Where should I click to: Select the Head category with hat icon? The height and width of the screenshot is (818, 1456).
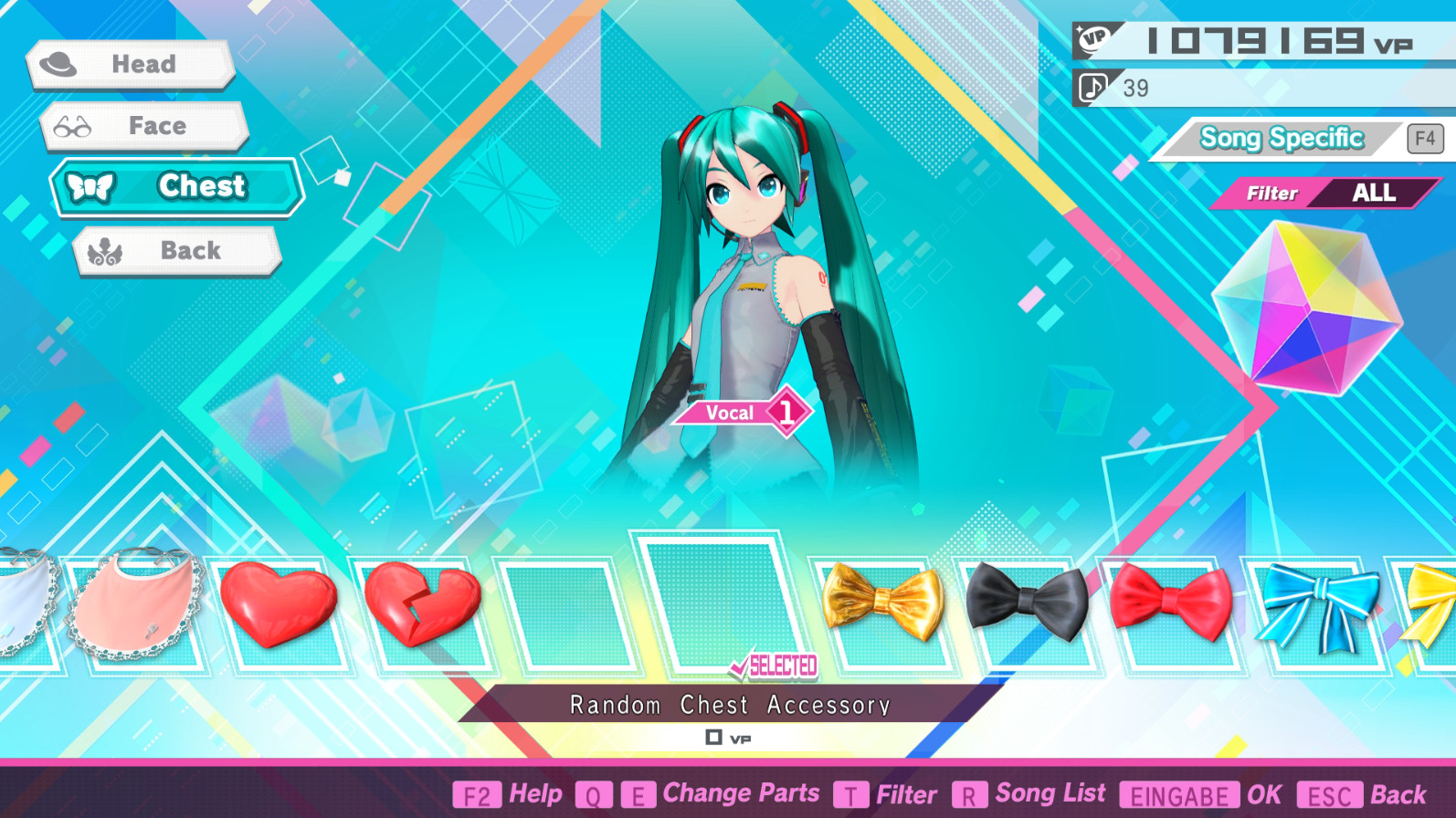(x=132, y=64)
